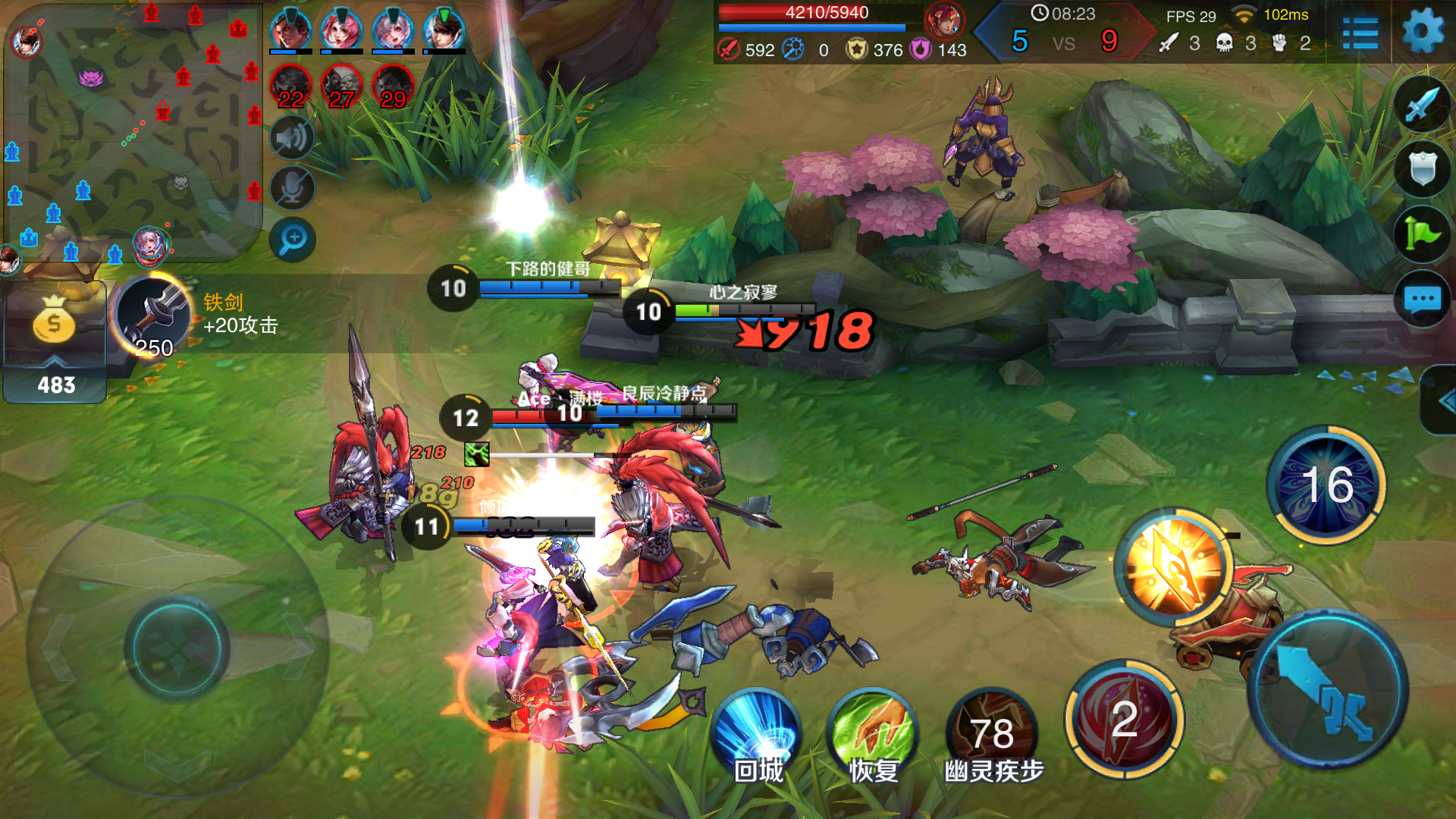The image size is (1456, 819).
Task: Toggle the speaker voice output
Action: pos(292,138)
